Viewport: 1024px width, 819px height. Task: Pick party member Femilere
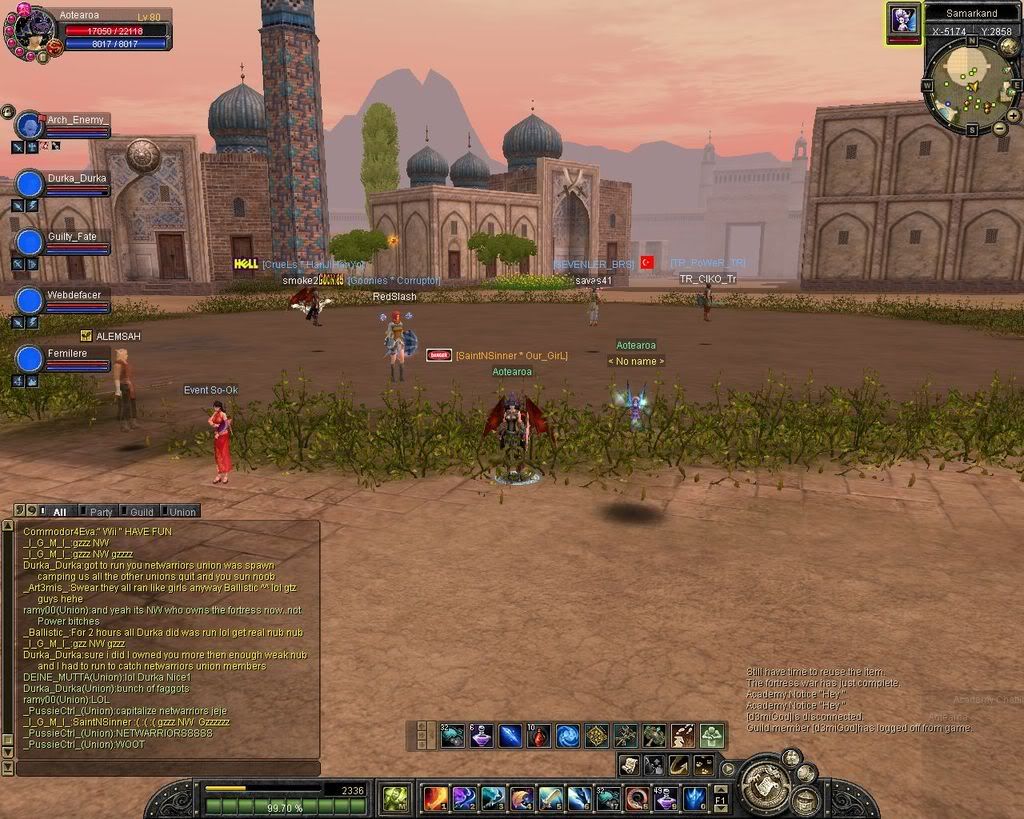point(31,358)
